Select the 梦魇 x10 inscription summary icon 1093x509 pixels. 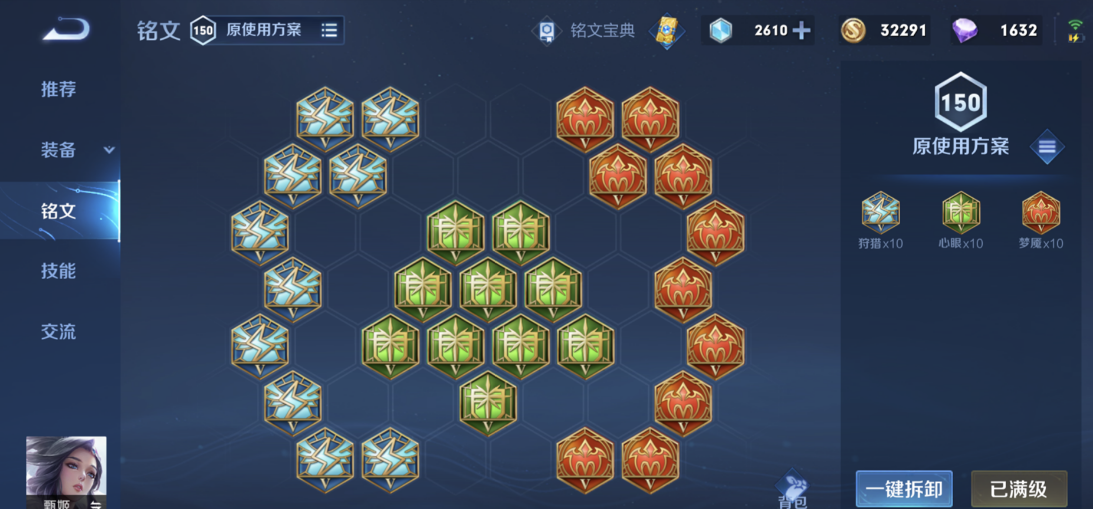[1040, 213]
